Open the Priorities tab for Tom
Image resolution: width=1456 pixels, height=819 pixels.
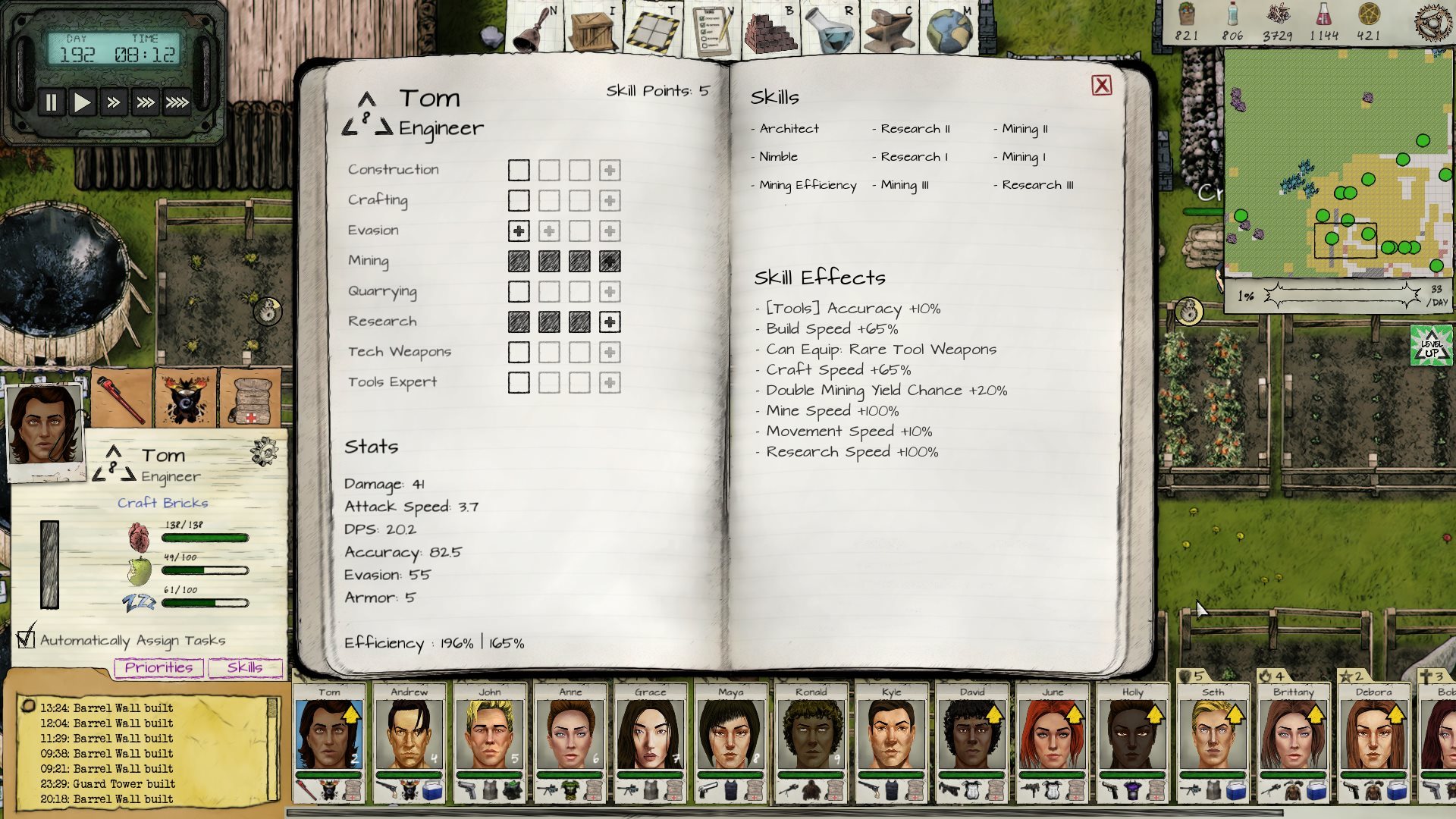158,667
